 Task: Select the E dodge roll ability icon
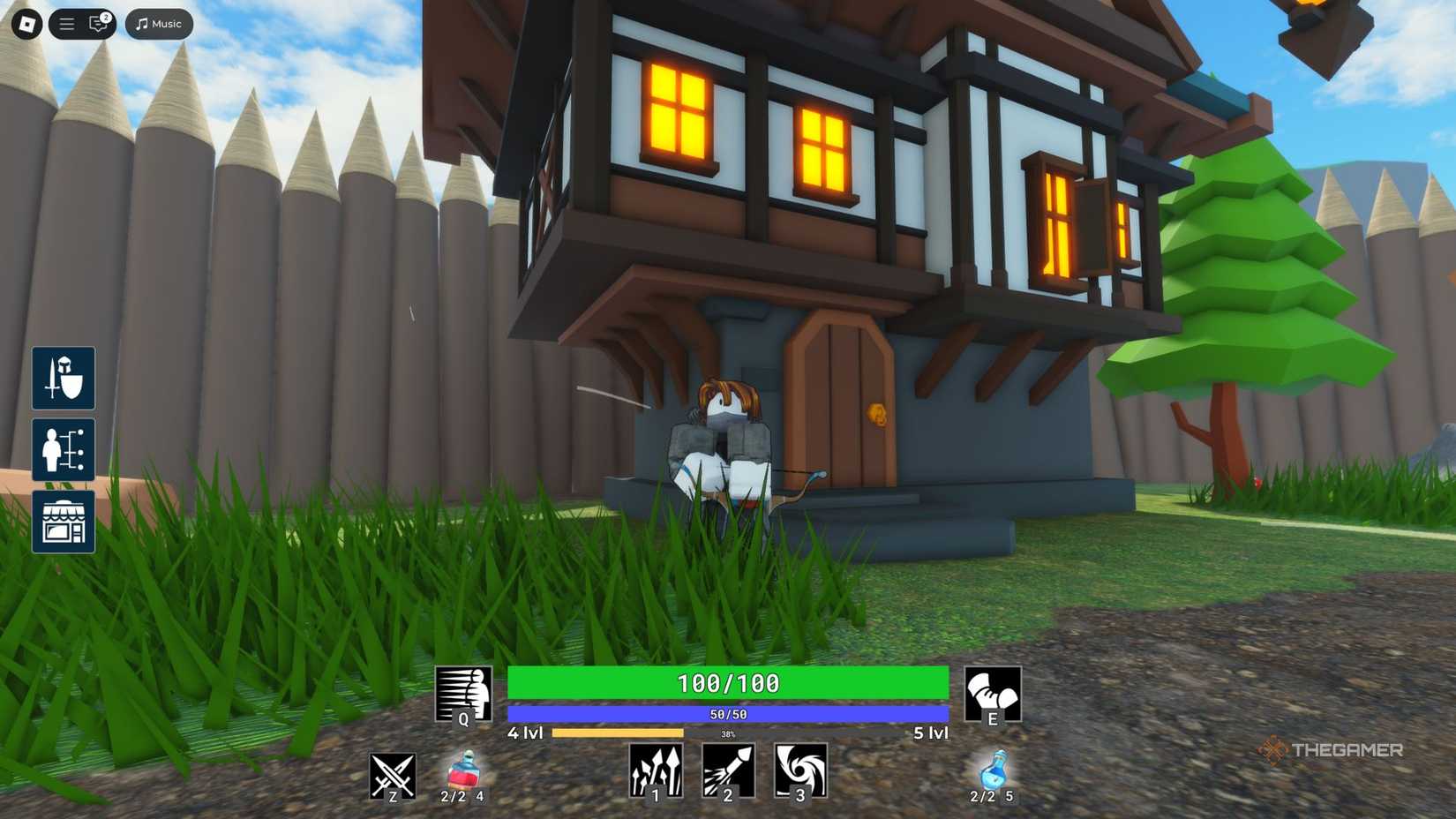[x=994, y=693]
